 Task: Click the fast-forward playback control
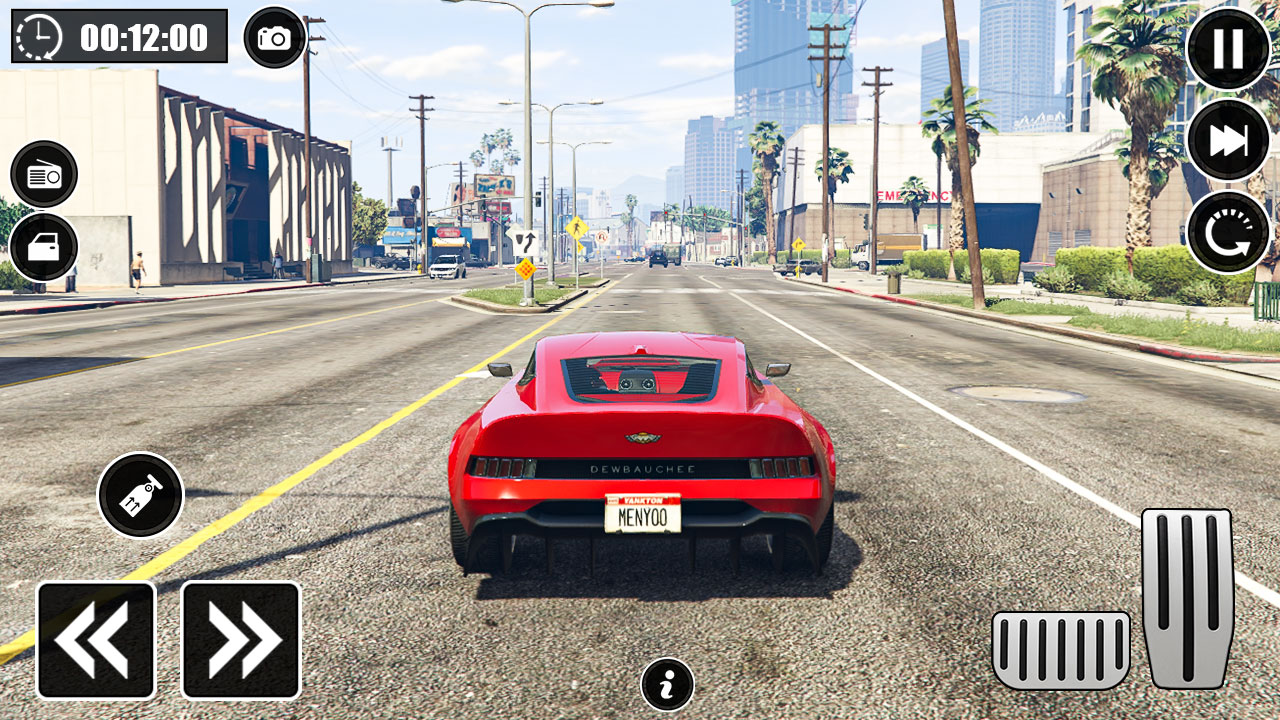tap(1228, 140)
